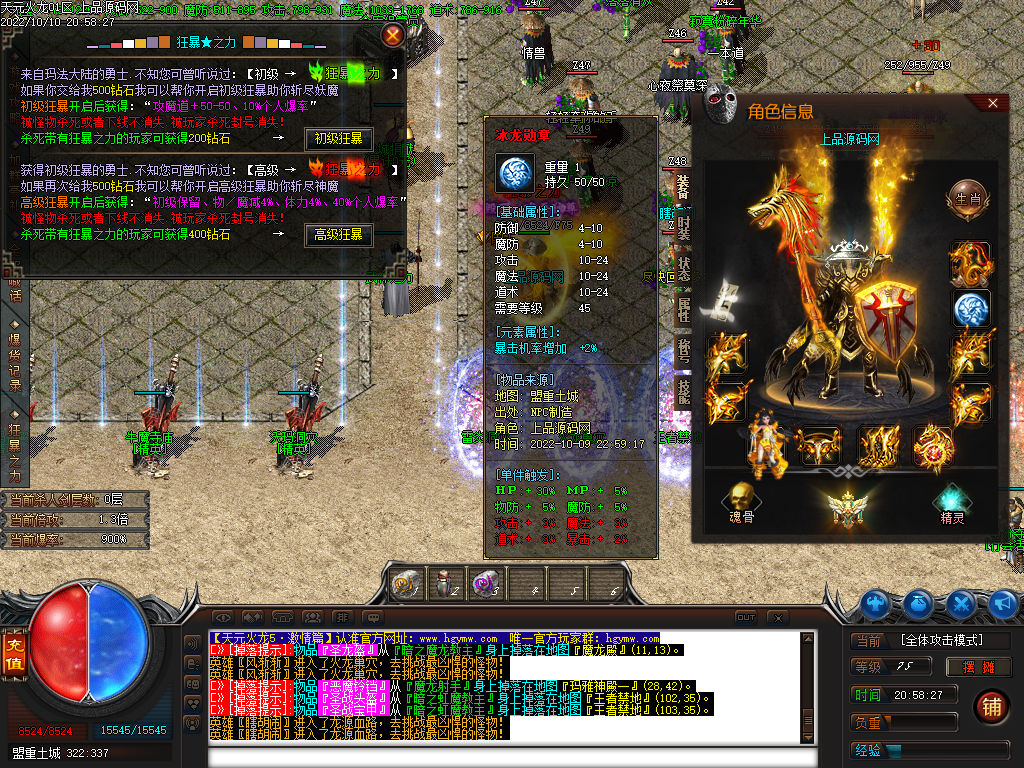Screen dimensions: 1024x768
Task: Select the fashion doll figure slot
Action: [765, 443]
